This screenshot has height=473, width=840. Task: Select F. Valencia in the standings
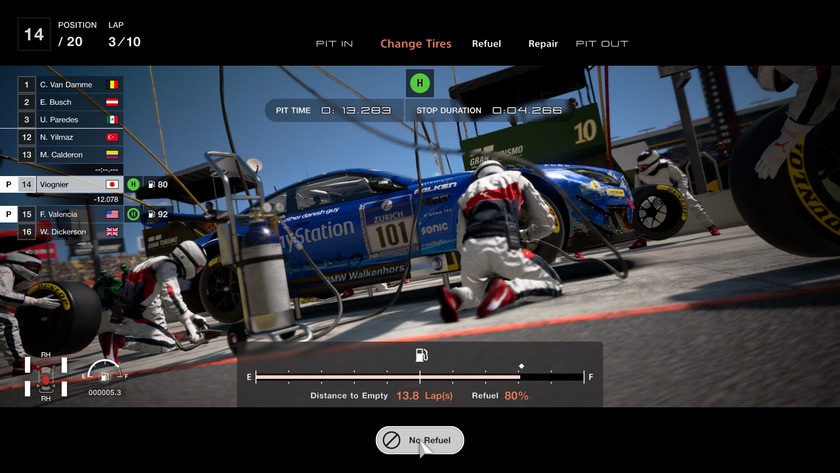70,214
